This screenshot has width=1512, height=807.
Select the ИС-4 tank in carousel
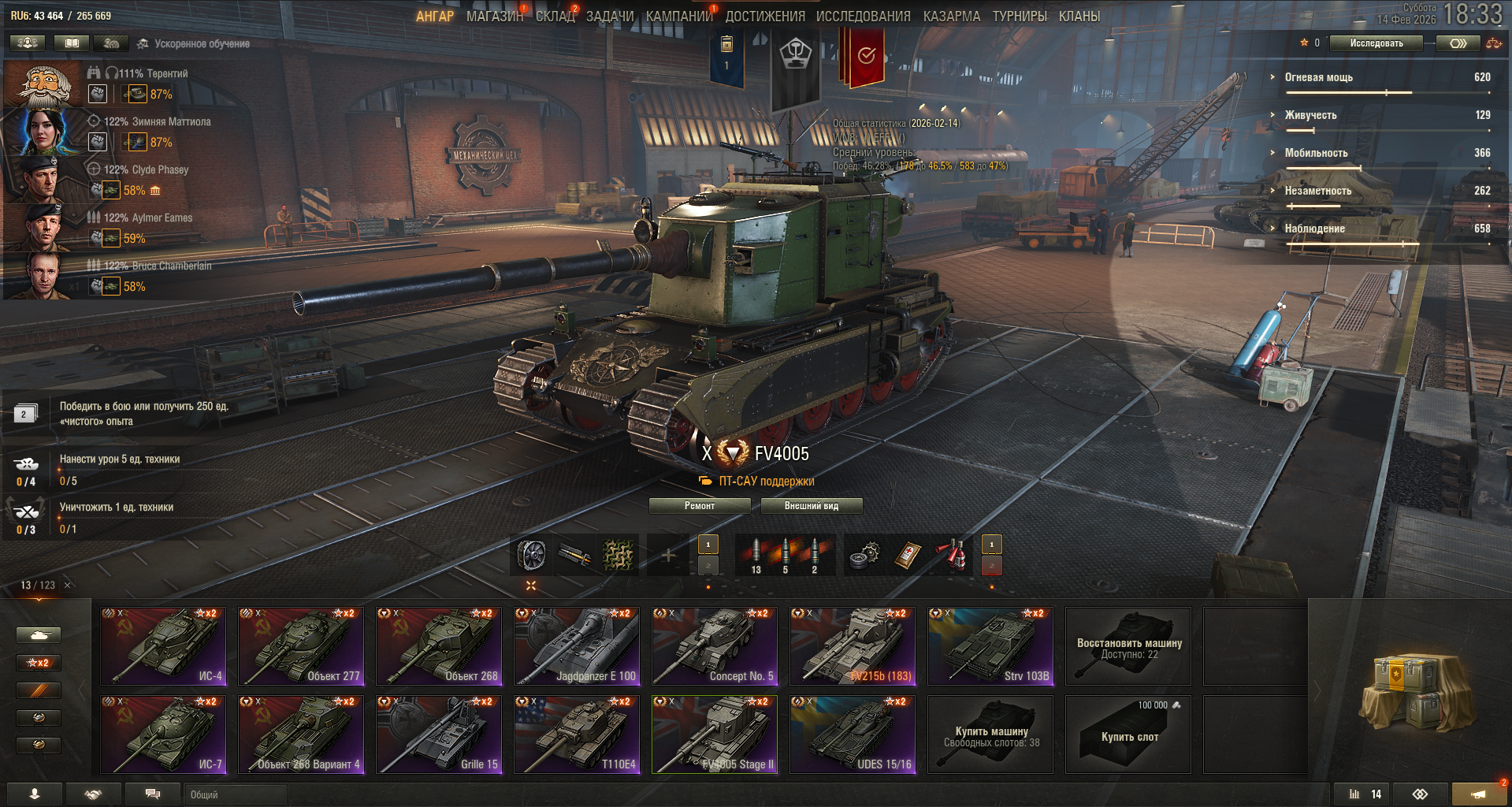tap(163, 645)
